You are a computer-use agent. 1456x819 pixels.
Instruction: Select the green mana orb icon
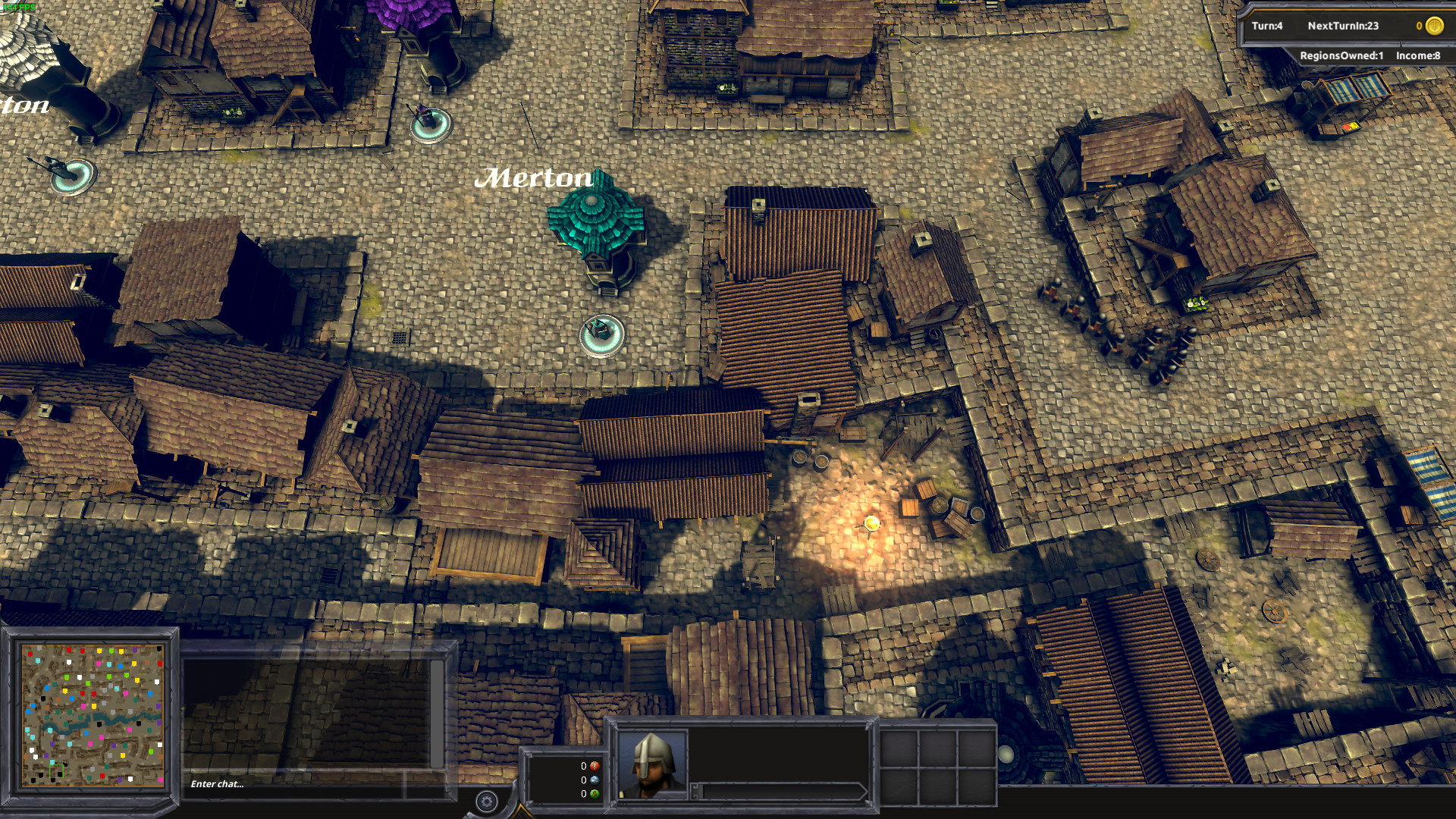tap(595, 794)
